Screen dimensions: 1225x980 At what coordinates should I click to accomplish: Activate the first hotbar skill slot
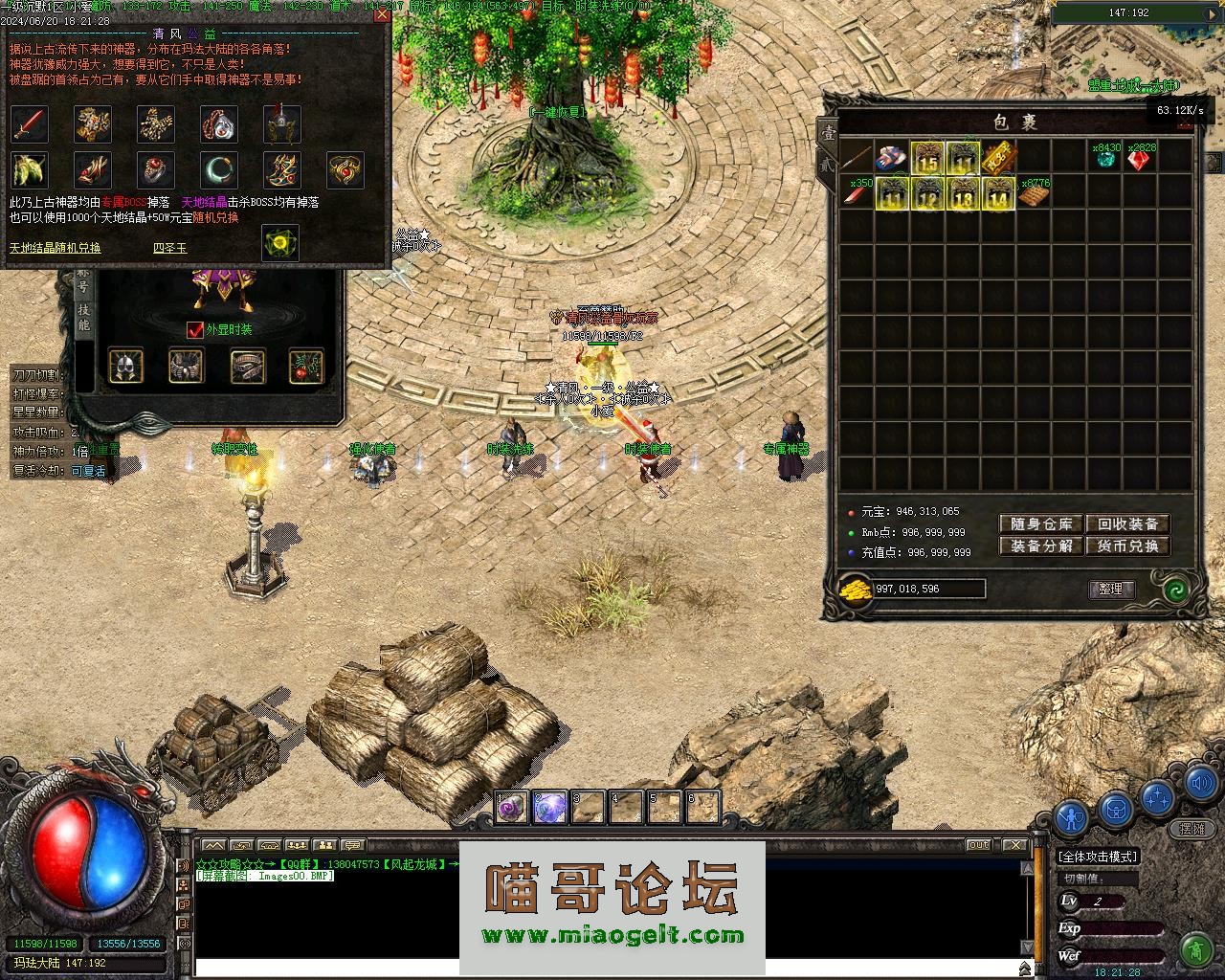coord(511,809)
